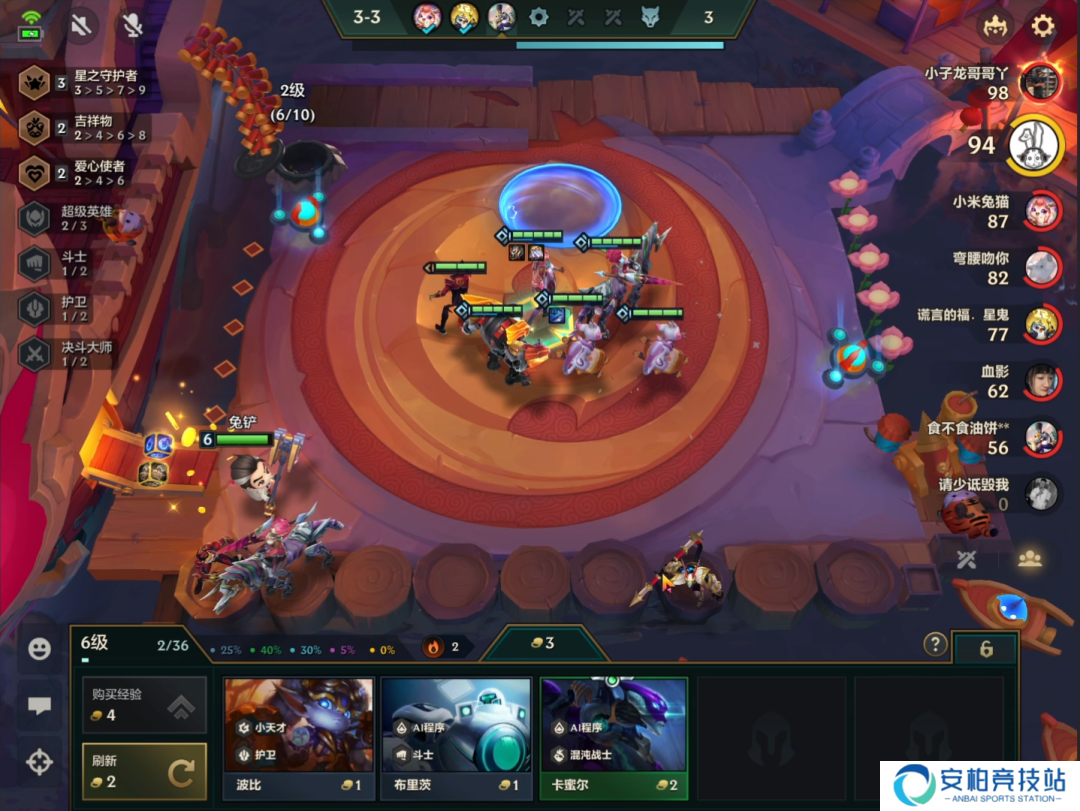Screen dimensions: 1080x811
Task: Click the crosshair recenter button
Action: coord(39,763)
